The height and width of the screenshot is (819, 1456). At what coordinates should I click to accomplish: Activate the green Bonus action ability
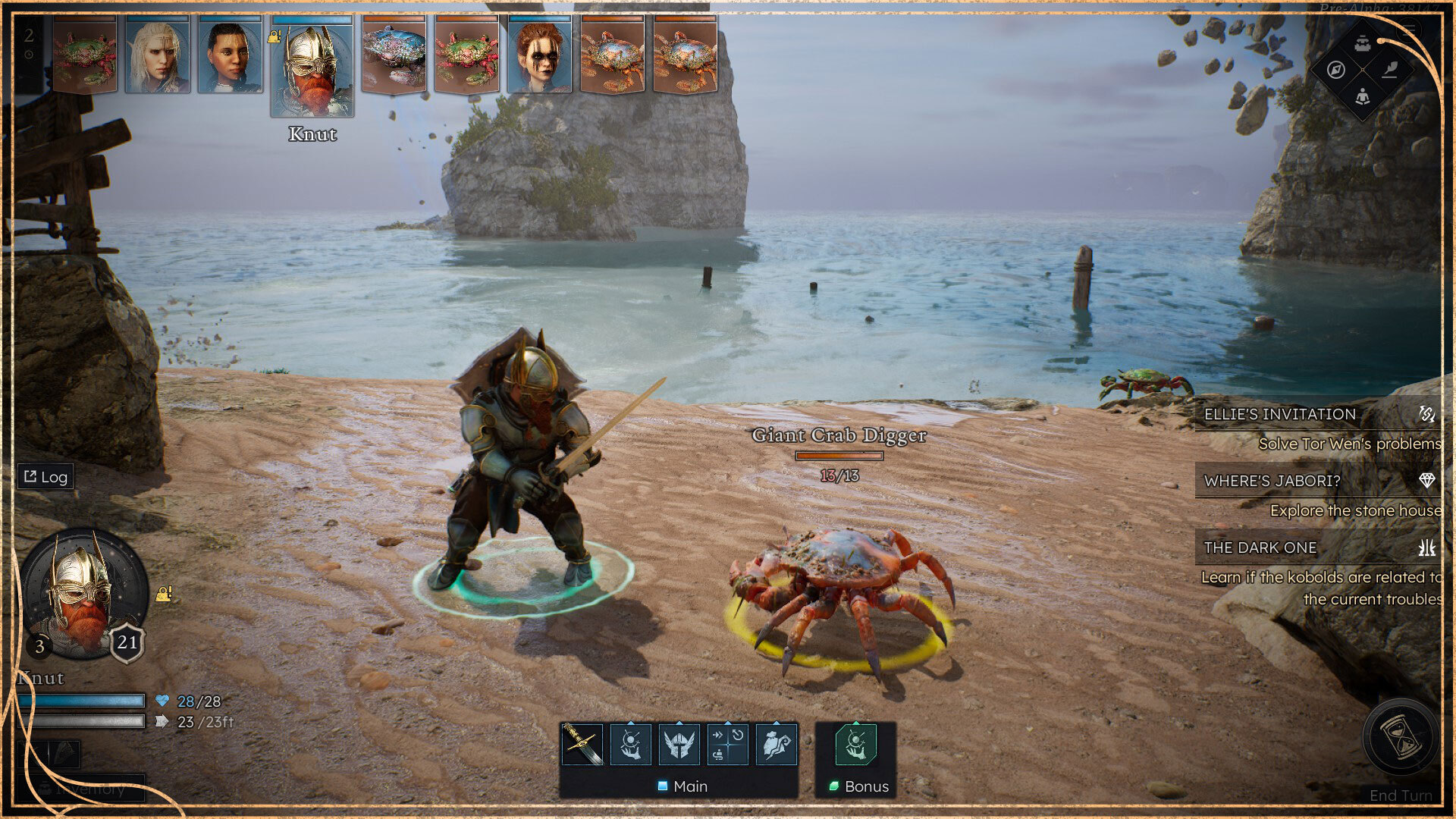click(855, 744)
